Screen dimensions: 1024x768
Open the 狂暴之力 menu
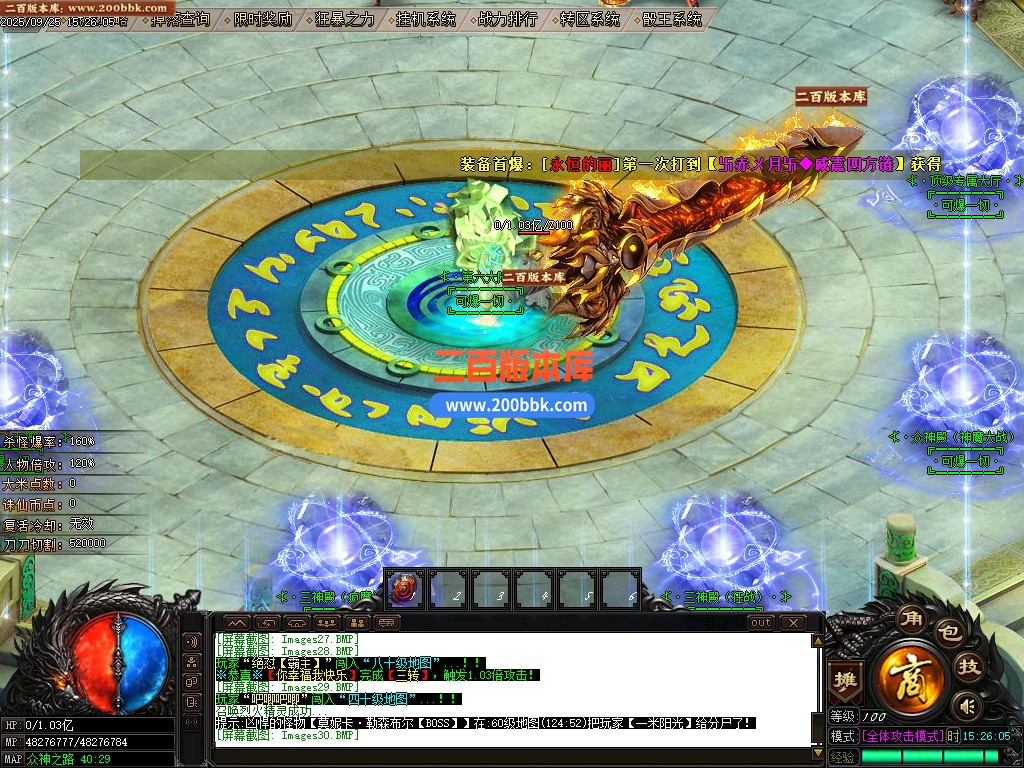click(x=345, y=19)
